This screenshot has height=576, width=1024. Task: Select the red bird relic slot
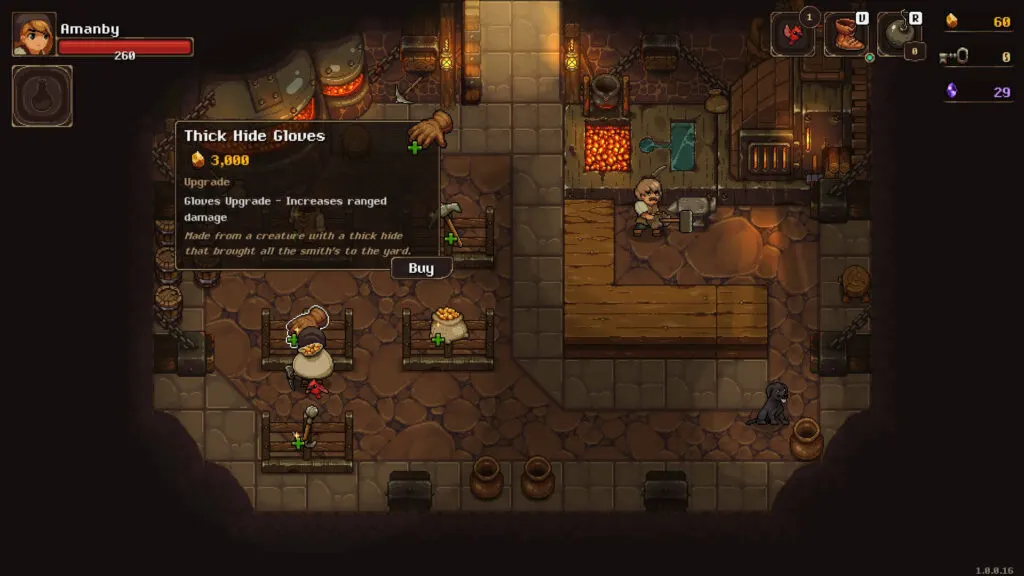click(x=791, y=35)
